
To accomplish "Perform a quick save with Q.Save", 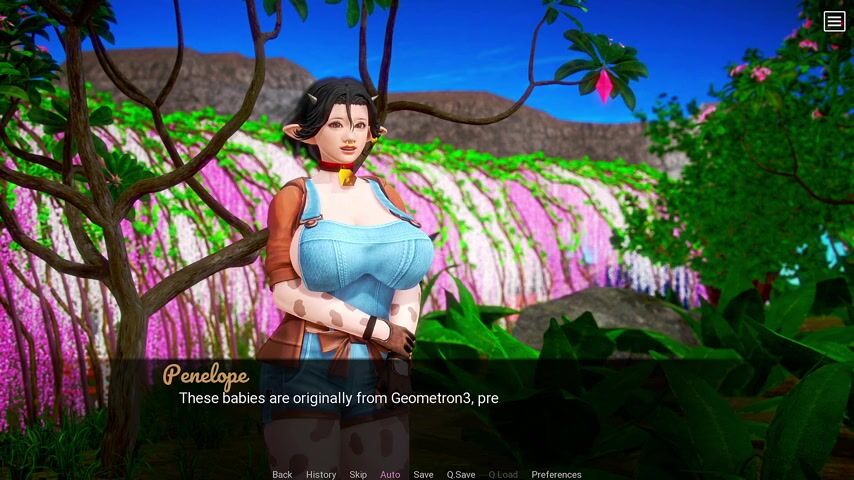I will [x=461, y=474].
